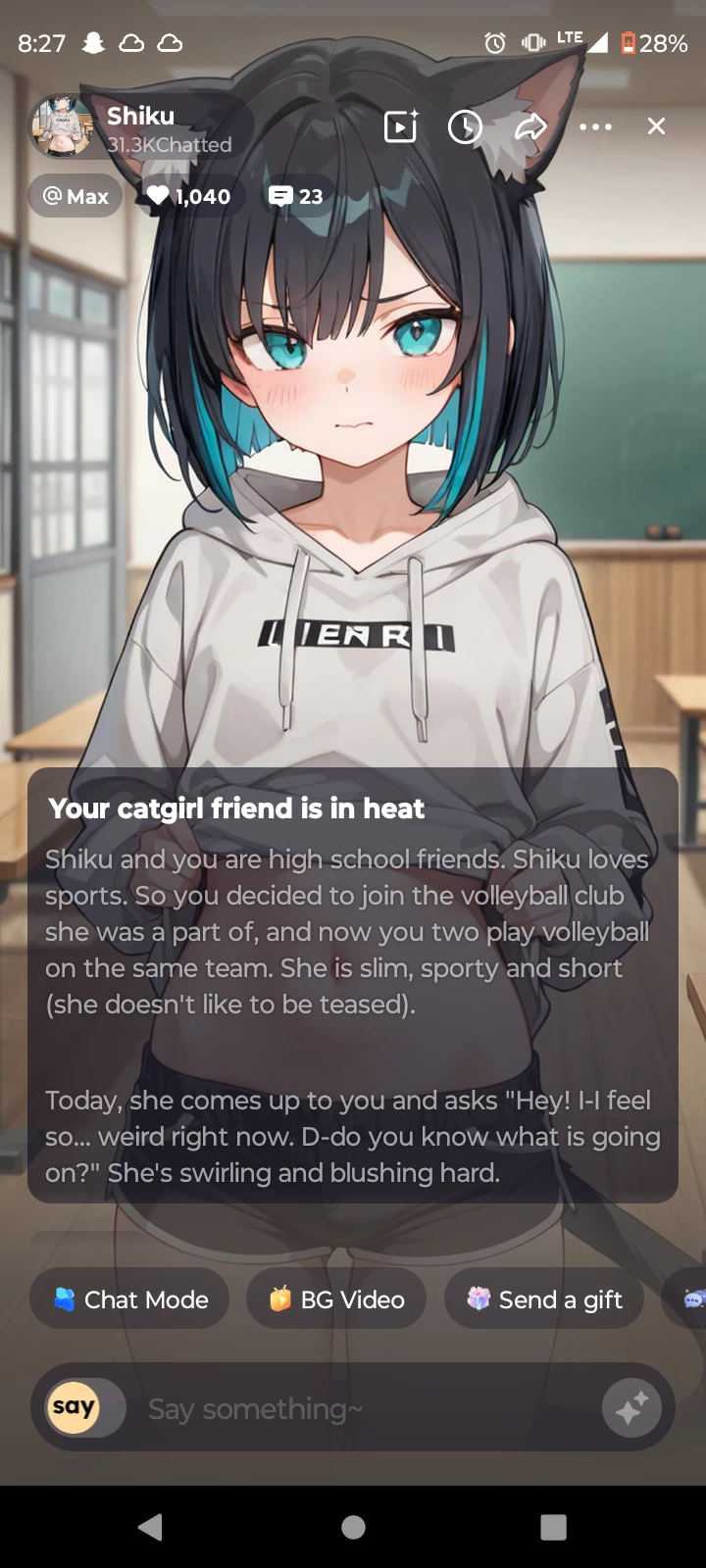
Task: Tap the sparkle suggestion button
Action: [630, 1408]
